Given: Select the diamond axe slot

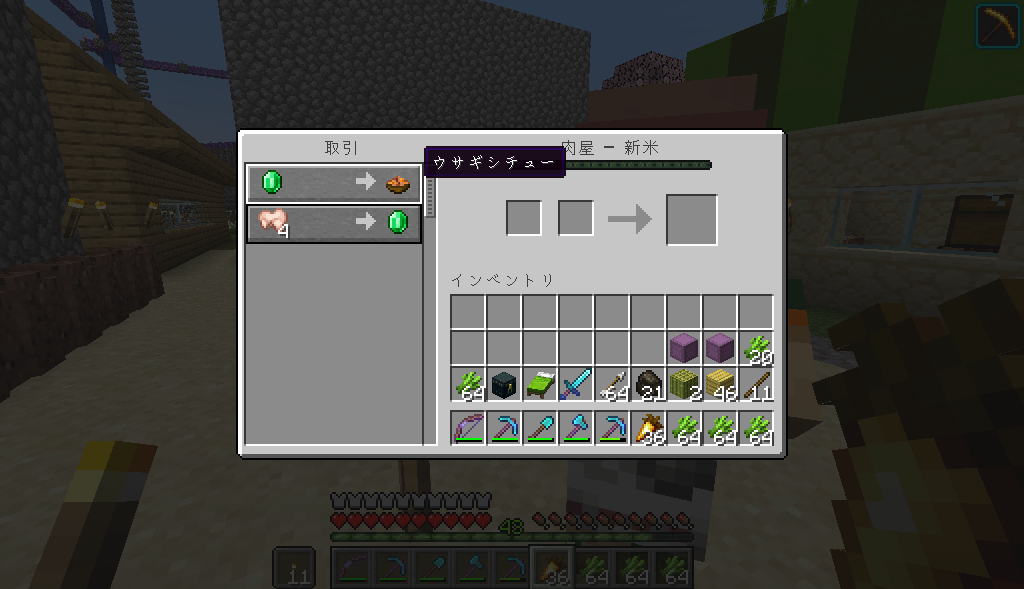Looking at the screenshot, I should pos(576,429).
